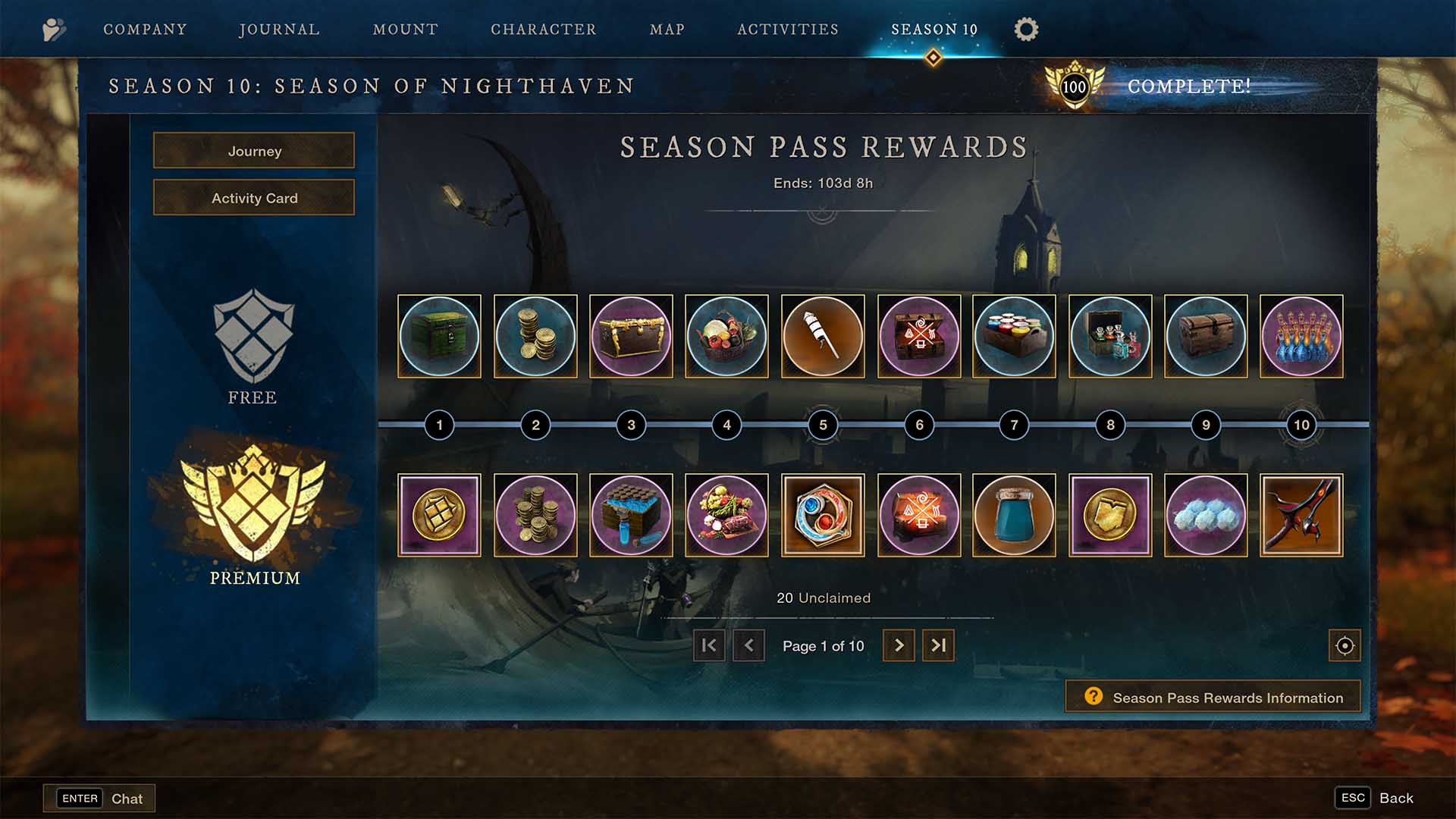
Task: Open the settings gear in the top bar
Action: click(1025, 29)
